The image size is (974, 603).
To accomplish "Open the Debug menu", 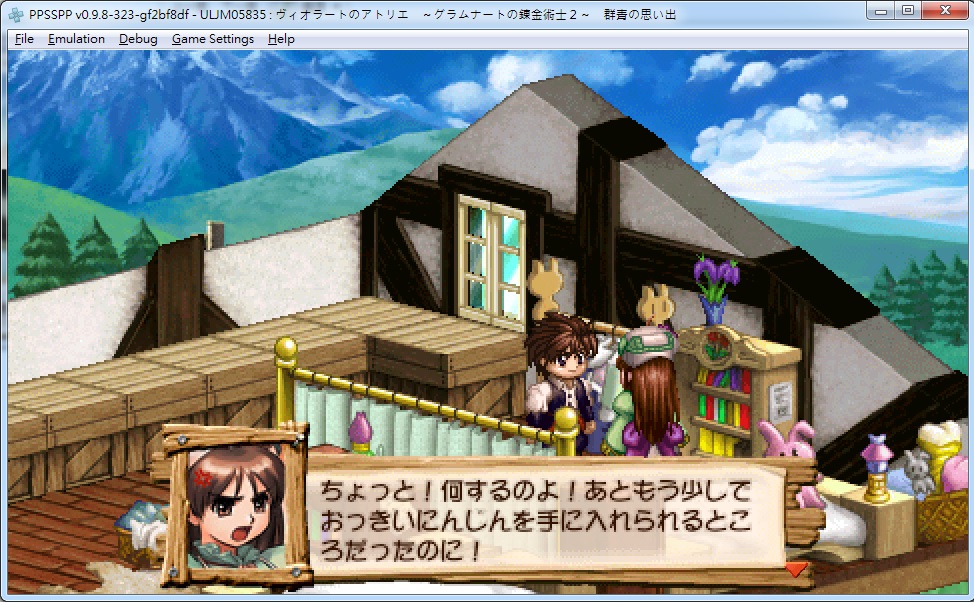I will pyautogui.click(x=138, y=39).
